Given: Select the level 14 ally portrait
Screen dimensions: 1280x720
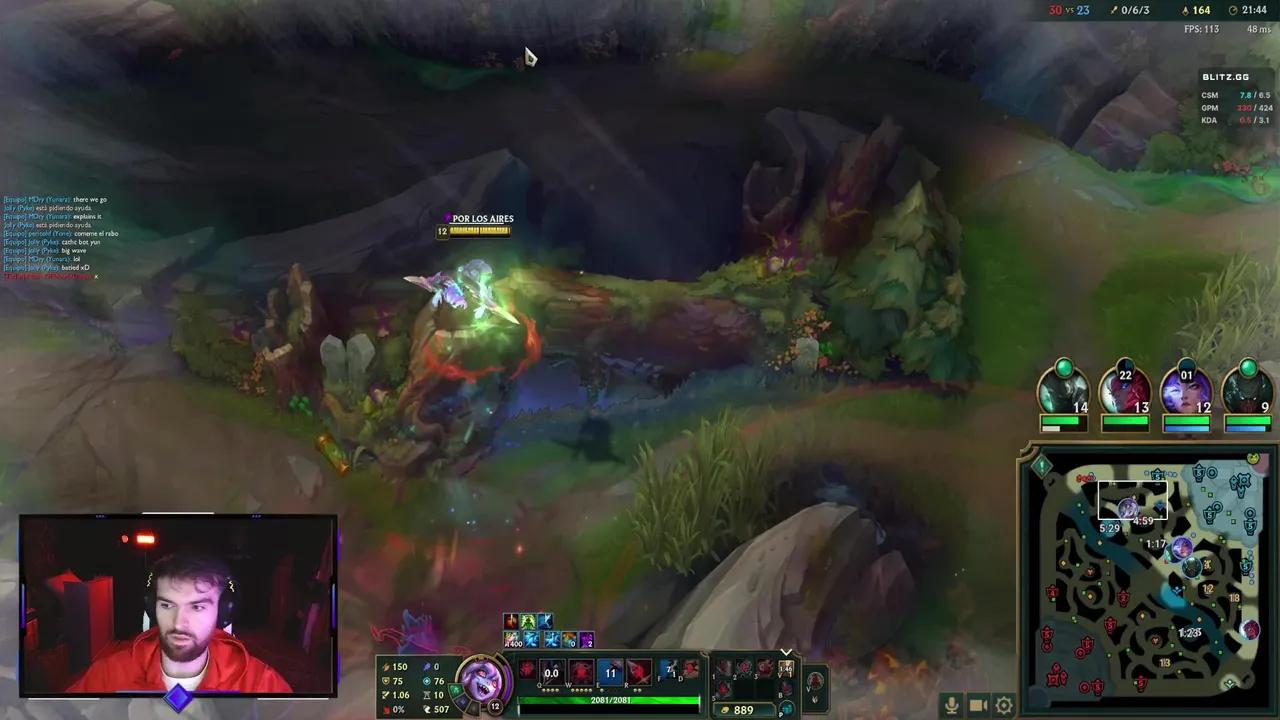Looking at the screenshot, I should (1065, 392).
